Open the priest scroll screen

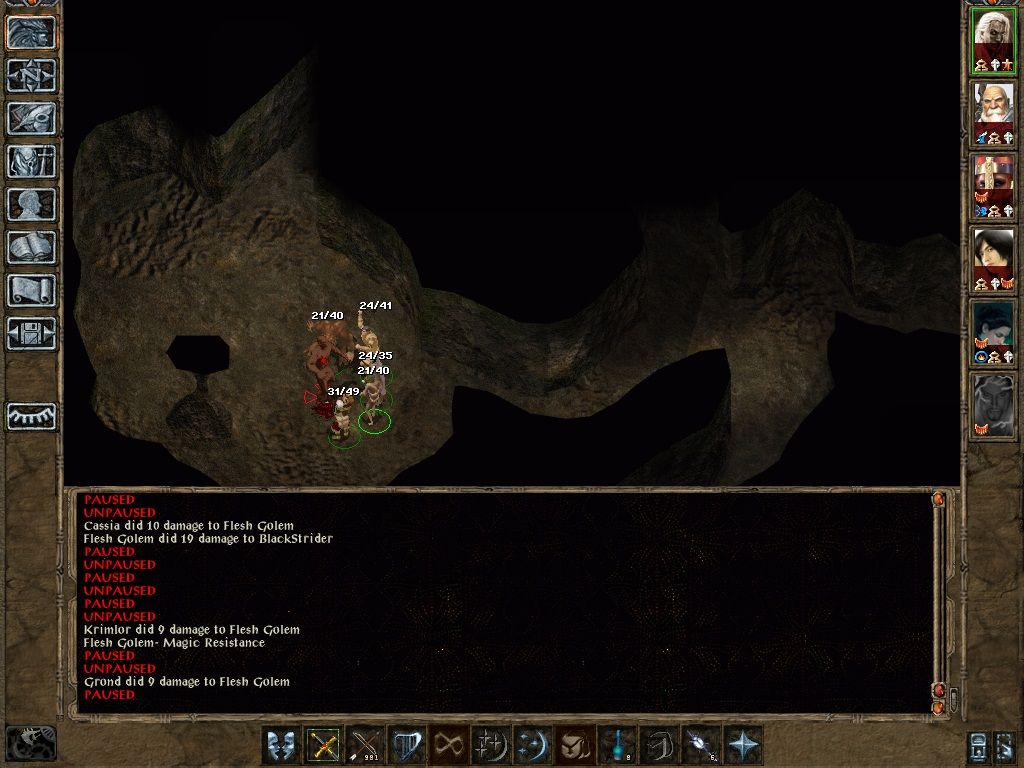tap(31, 290)
